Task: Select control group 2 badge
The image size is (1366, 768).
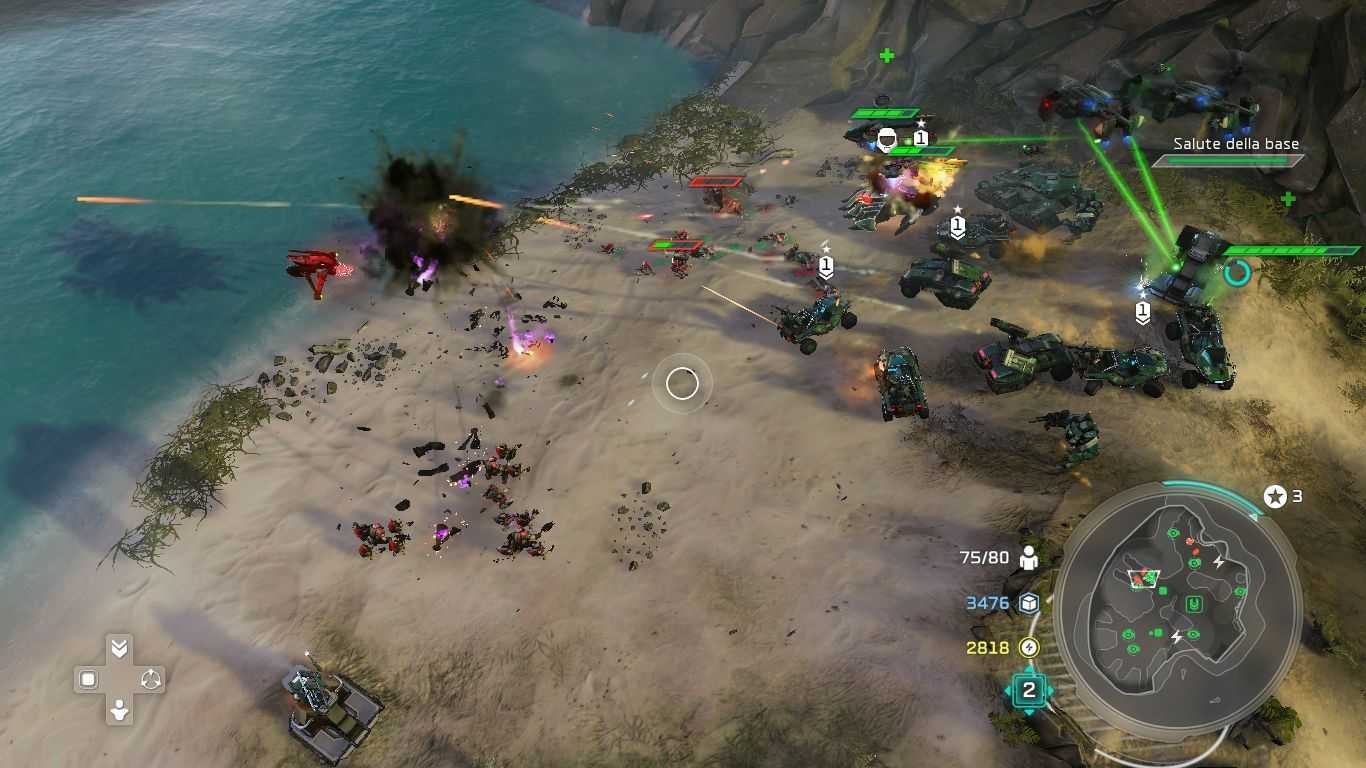Action: [x=1028, y=690]
